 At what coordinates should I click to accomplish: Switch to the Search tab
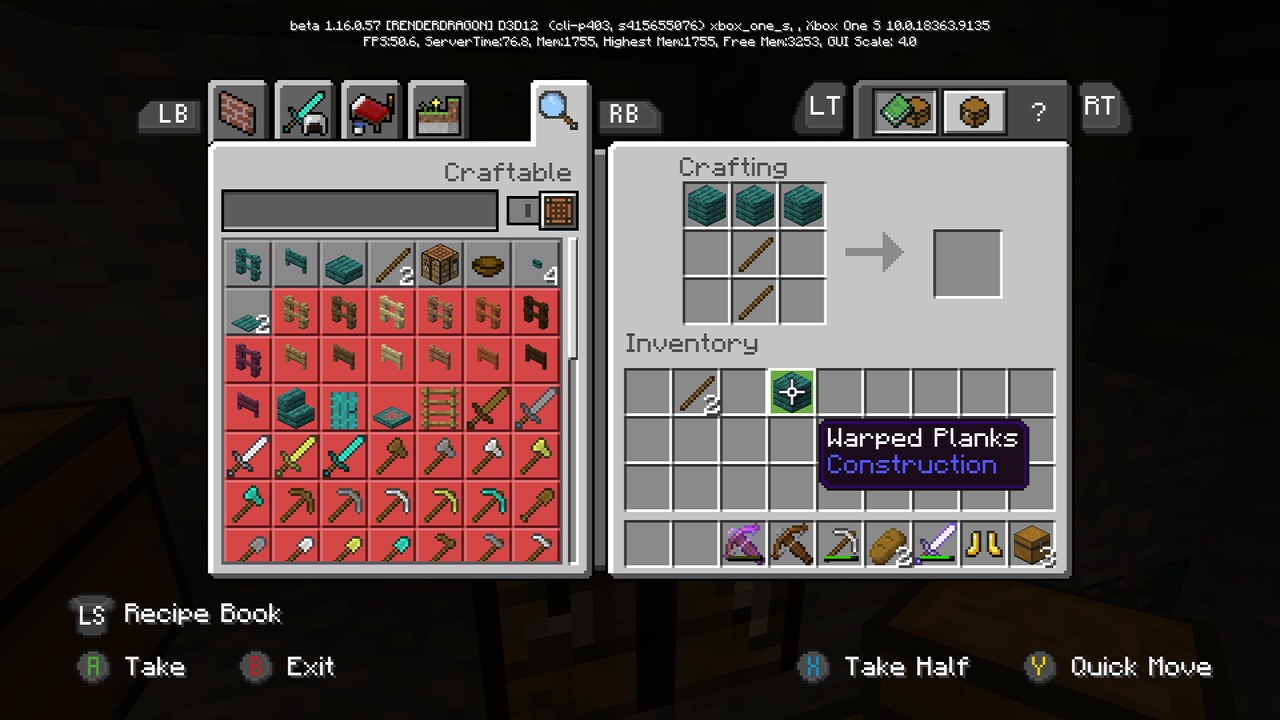point(558,110)
